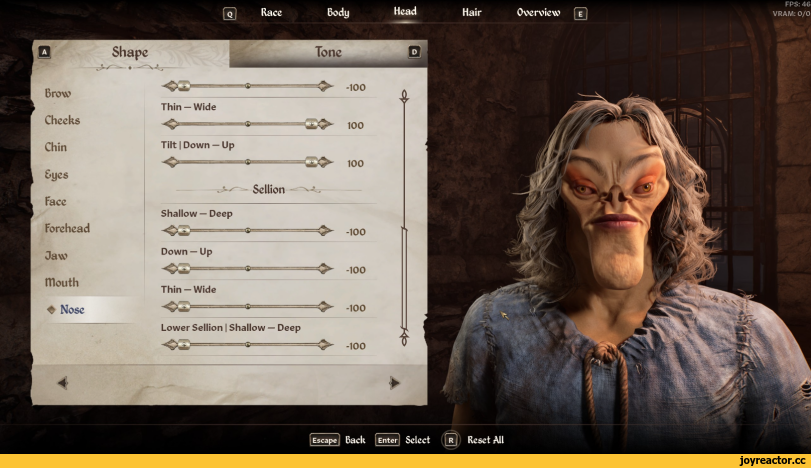Change the Lower Sellion Shallow–Deep slider
This screenshot has width=811, height=468.
[248, 345]
